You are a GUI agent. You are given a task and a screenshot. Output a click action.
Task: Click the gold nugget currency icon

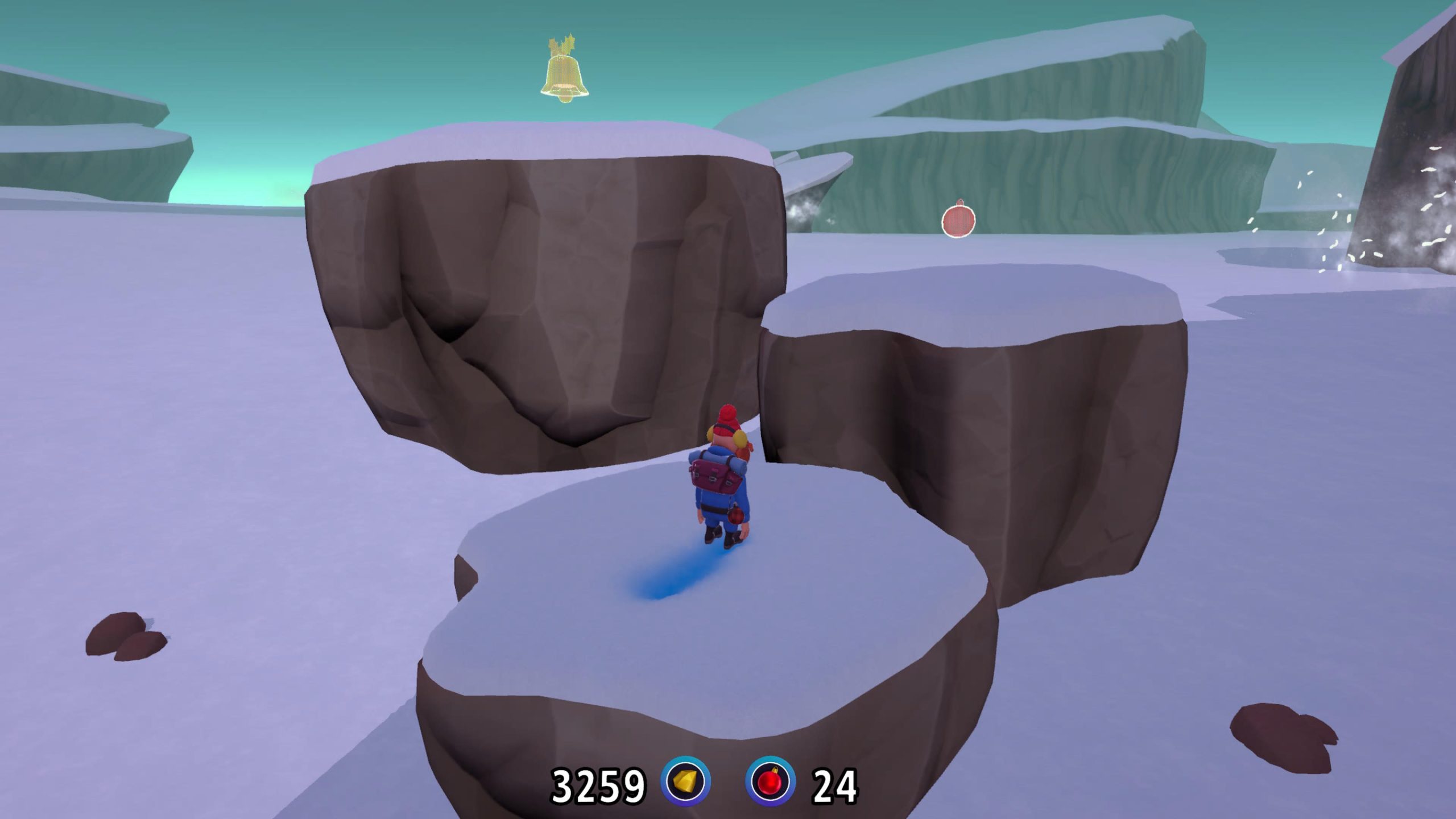pyautogui.click(x=685, y=781)
